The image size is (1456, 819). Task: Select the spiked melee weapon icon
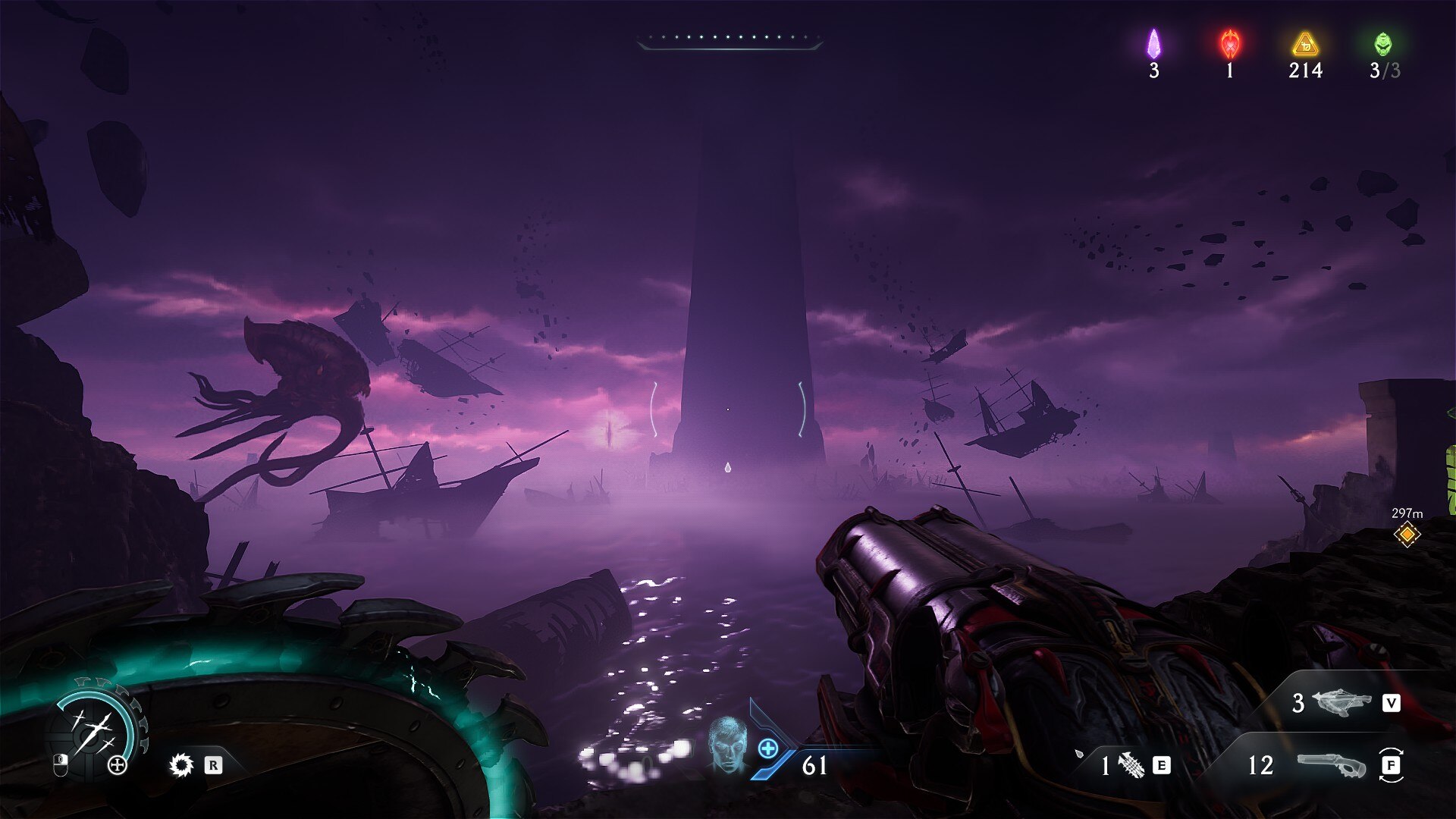181,765
